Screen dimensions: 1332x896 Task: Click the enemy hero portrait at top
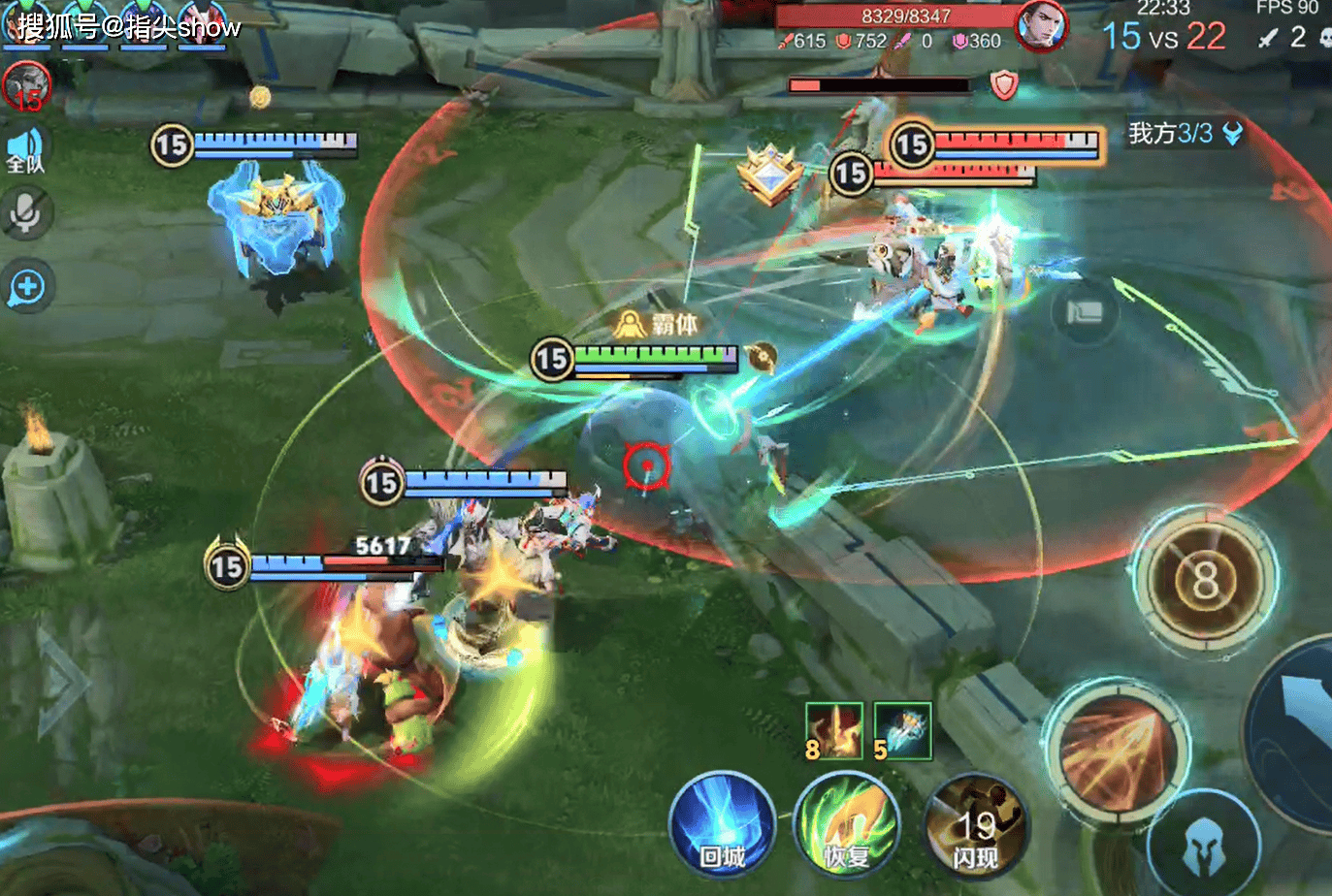(x=1040, y=26)
